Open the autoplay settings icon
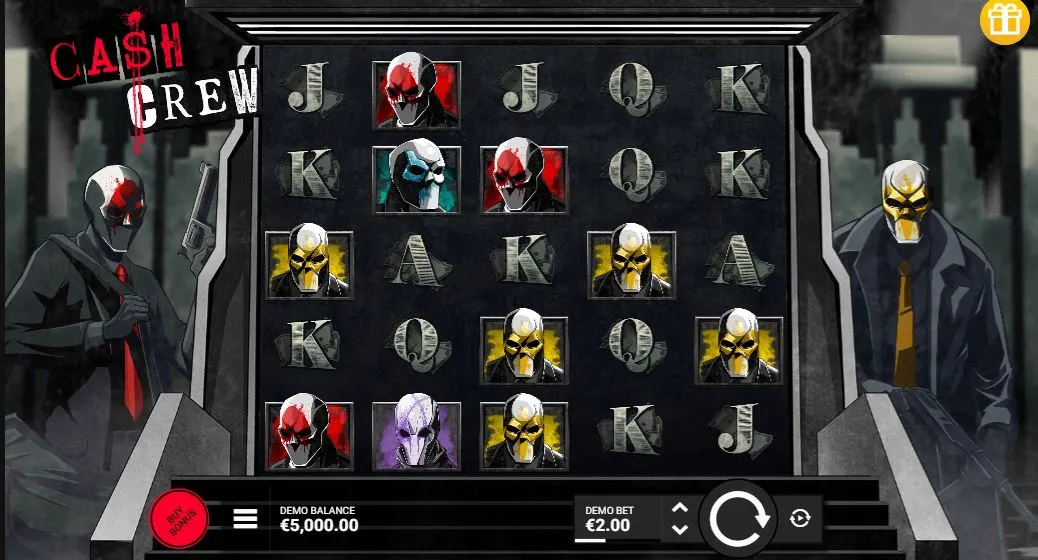1038x560 pixels. (800, 518)
